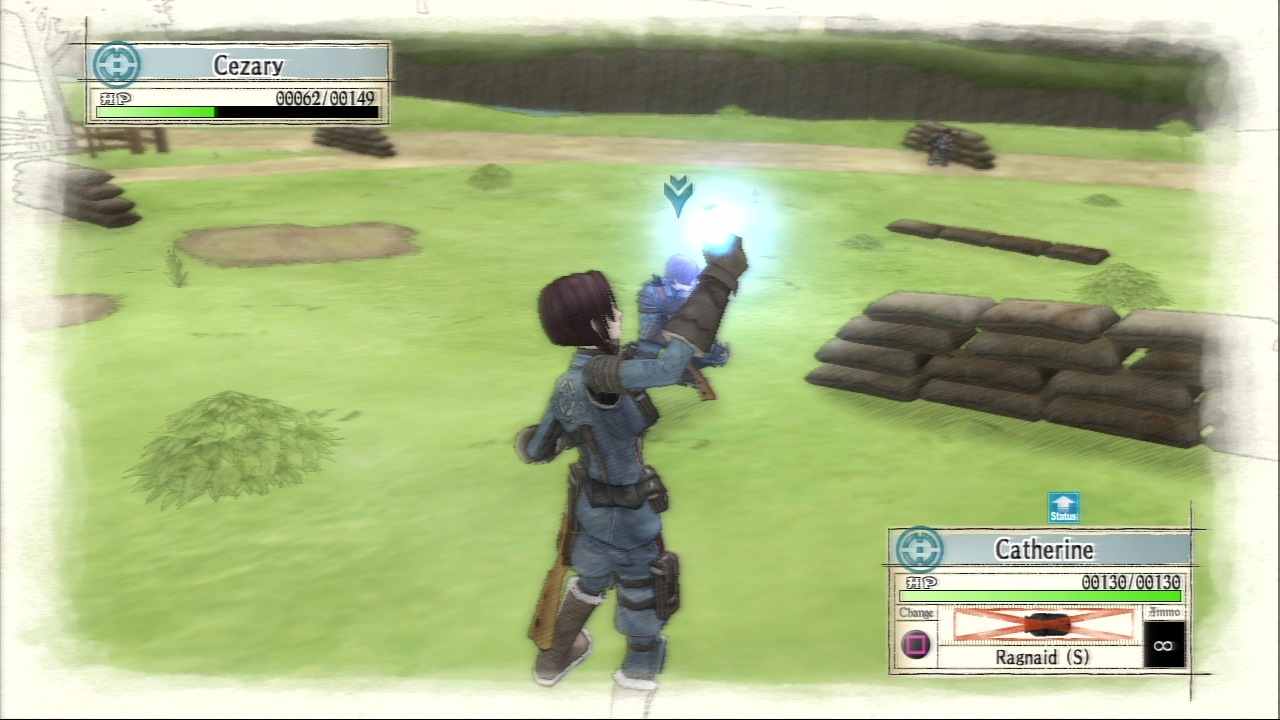Click Catherine's class emblem icon
The width and height of the screenshot is (1280, 720).
point(919,550)
